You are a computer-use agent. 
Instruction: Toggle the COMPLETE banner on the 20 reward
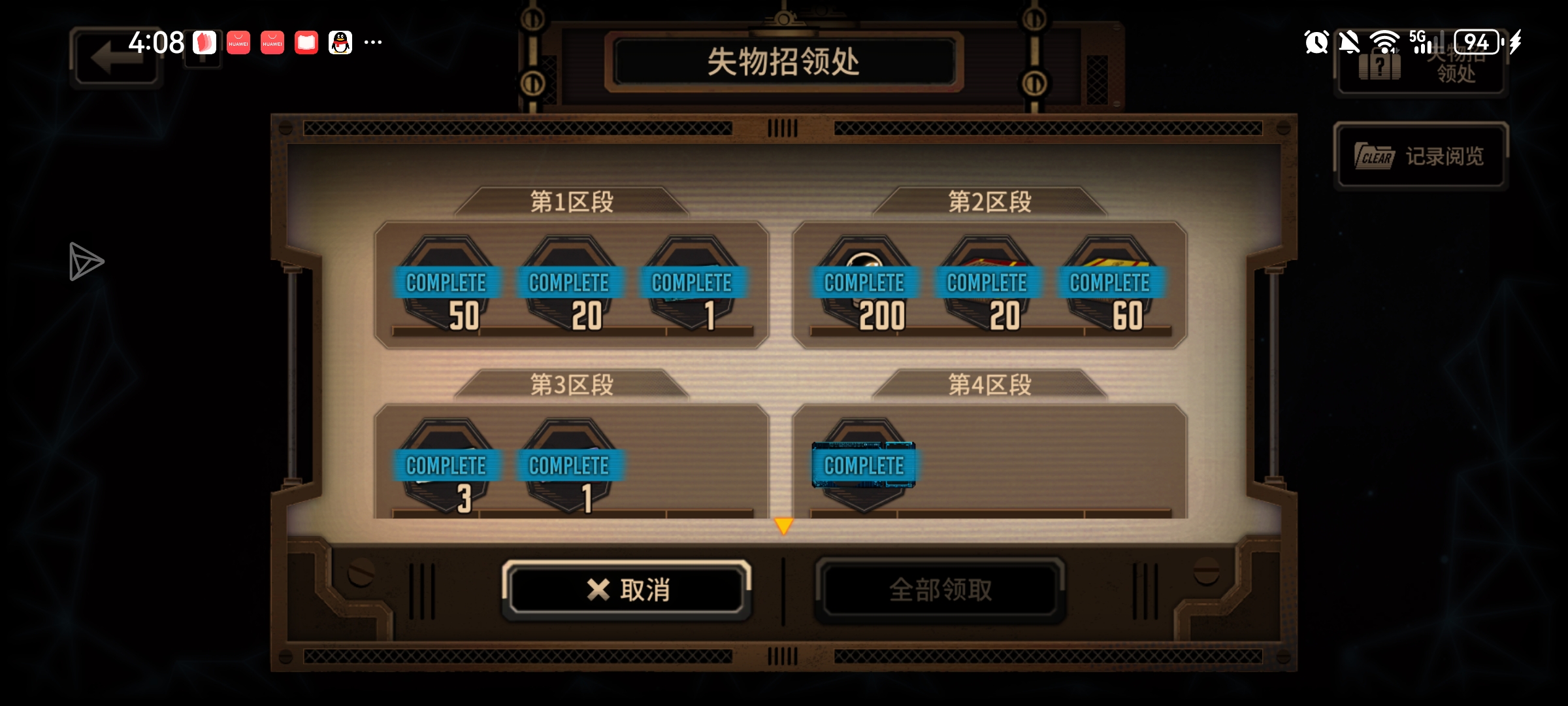[568, 282]
